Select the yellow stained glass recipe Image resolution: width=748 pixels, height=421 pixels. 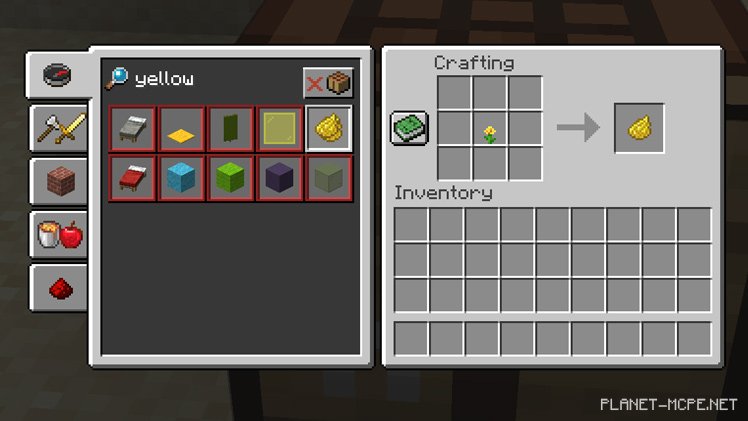(x=280, y=129)
